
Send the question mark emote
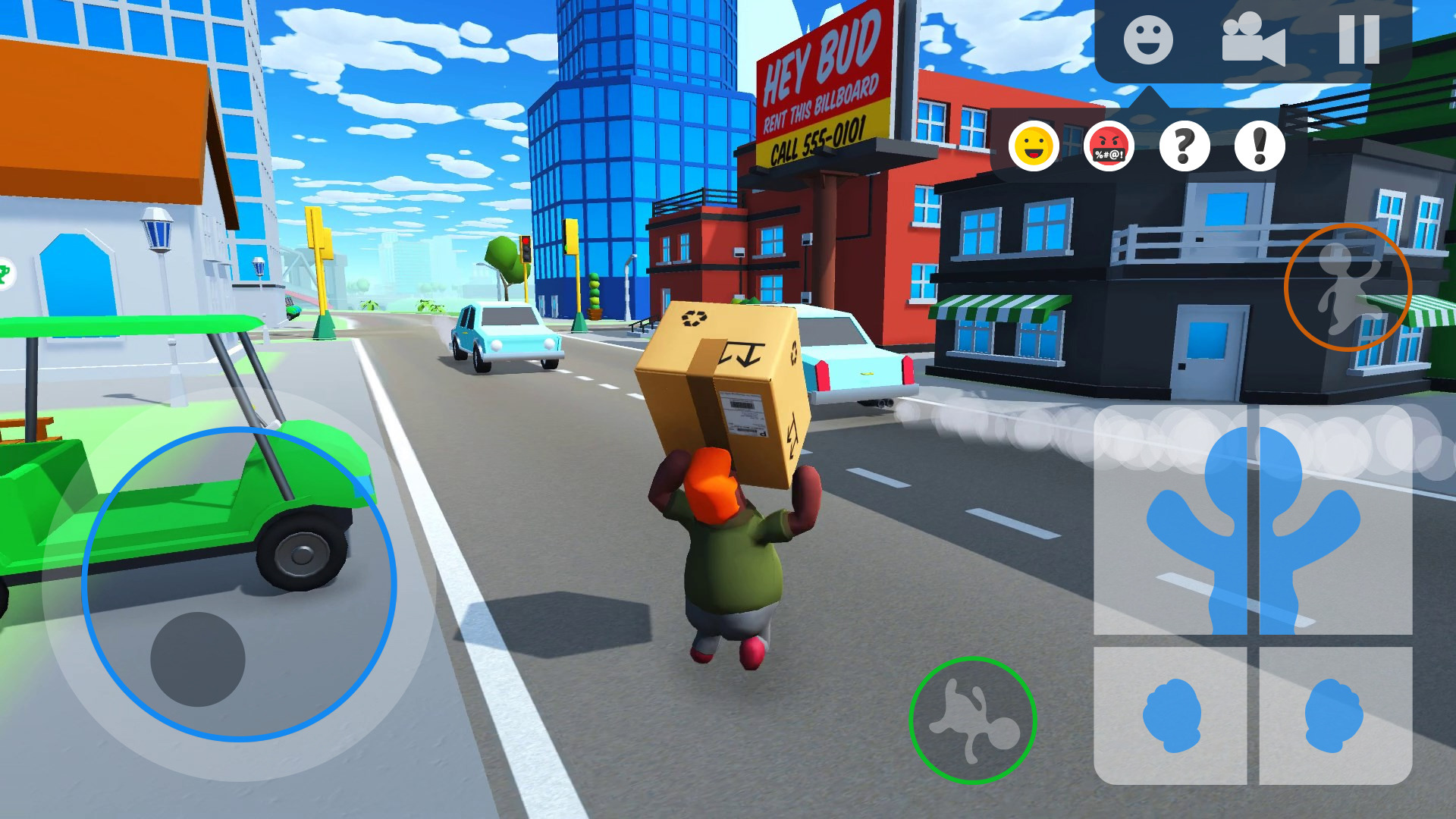(1184, 146)
